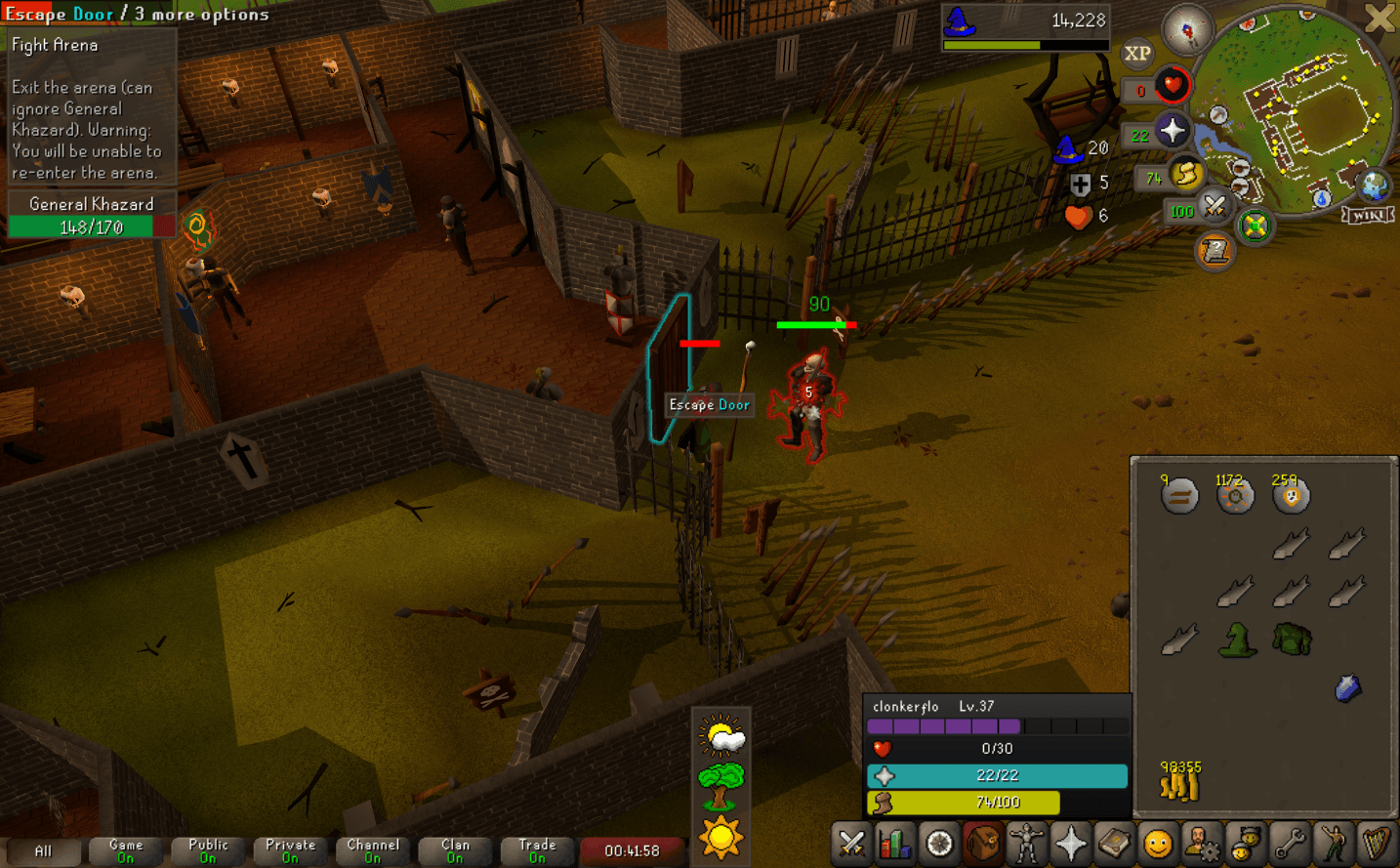The height and width of the screenshot is (868, 1400).
Task: Click the Clan chat filter button
Action: (x=454, y=848)
